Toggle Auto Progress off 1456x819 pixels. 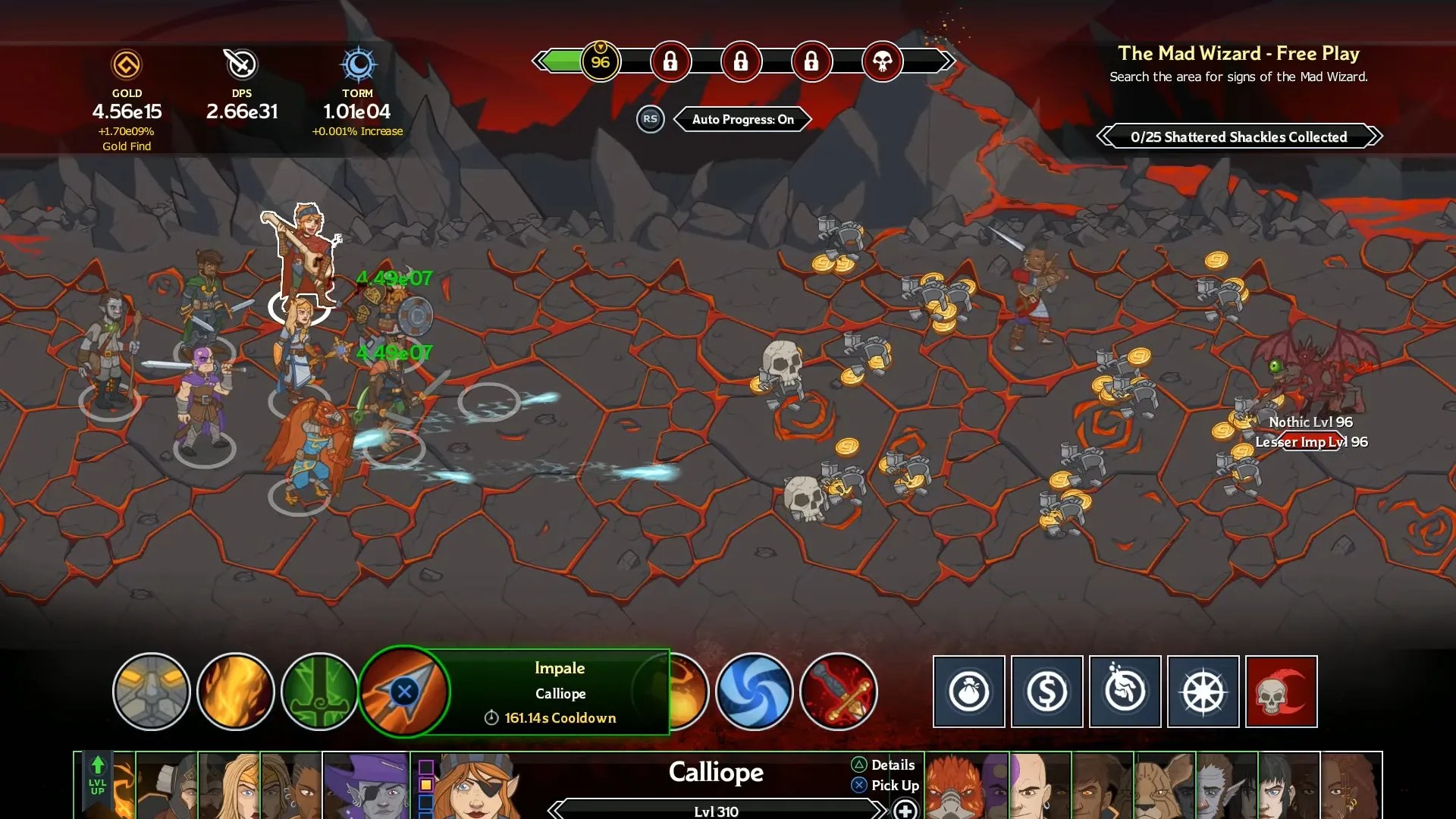742,119
